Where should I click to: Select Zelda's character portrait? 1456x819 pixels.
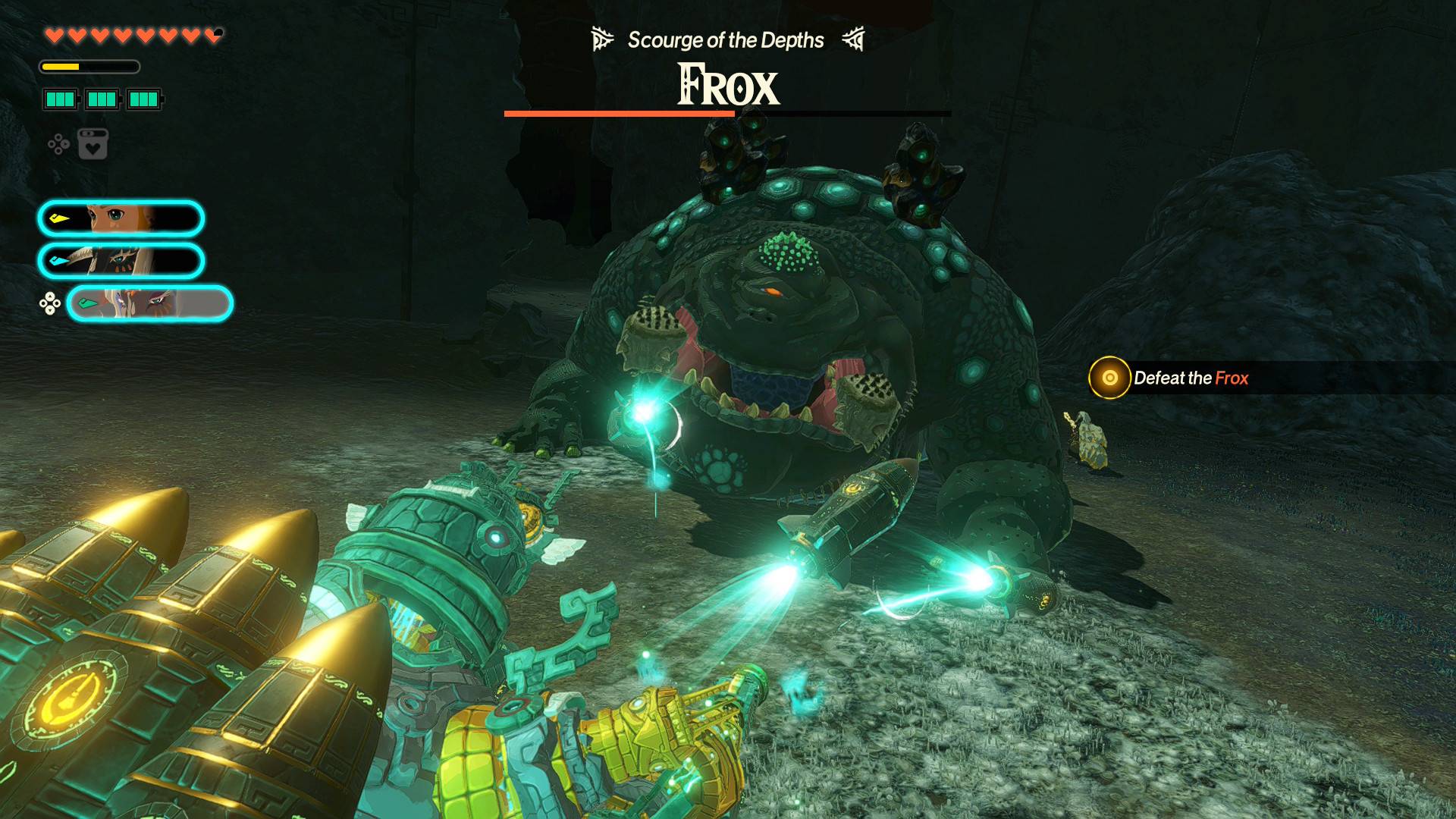click(121, 219)
